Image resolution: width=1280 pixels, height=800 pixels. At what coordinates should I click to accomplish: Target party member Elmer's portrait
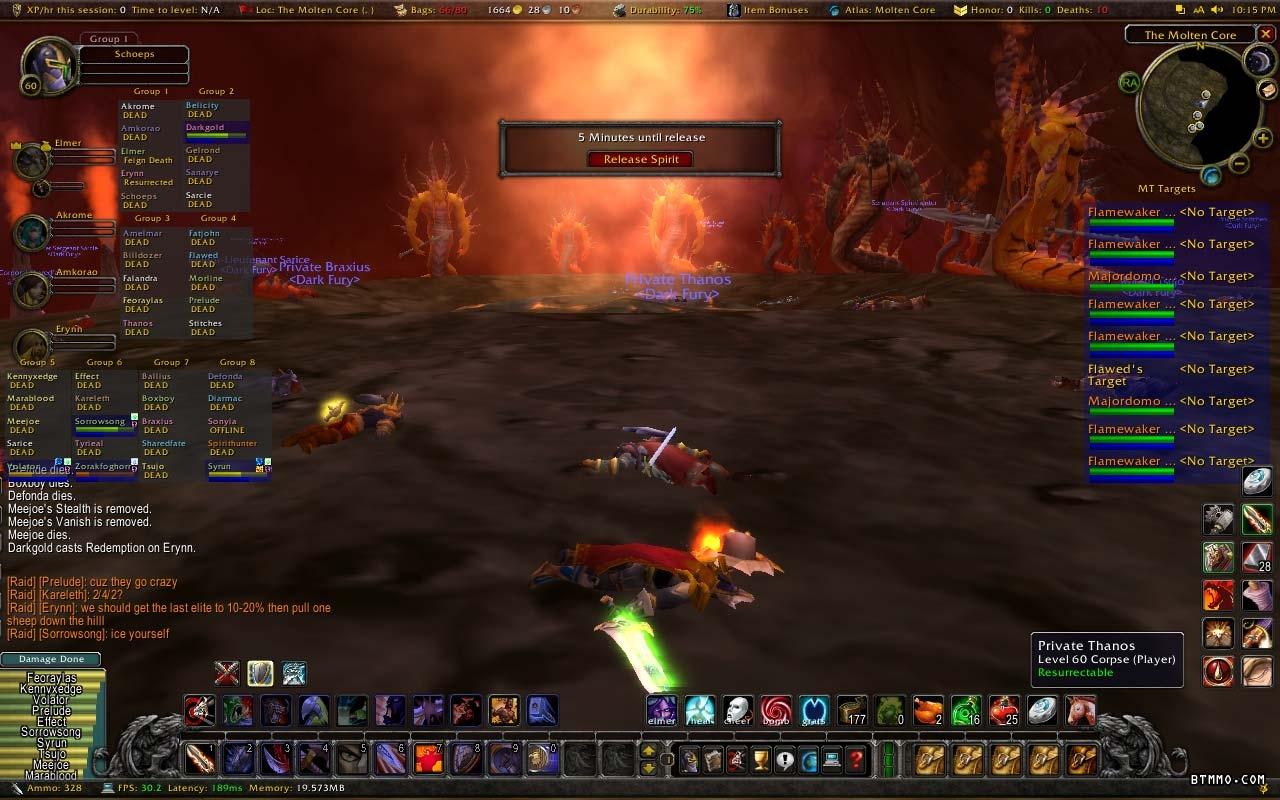coord(32,160)
